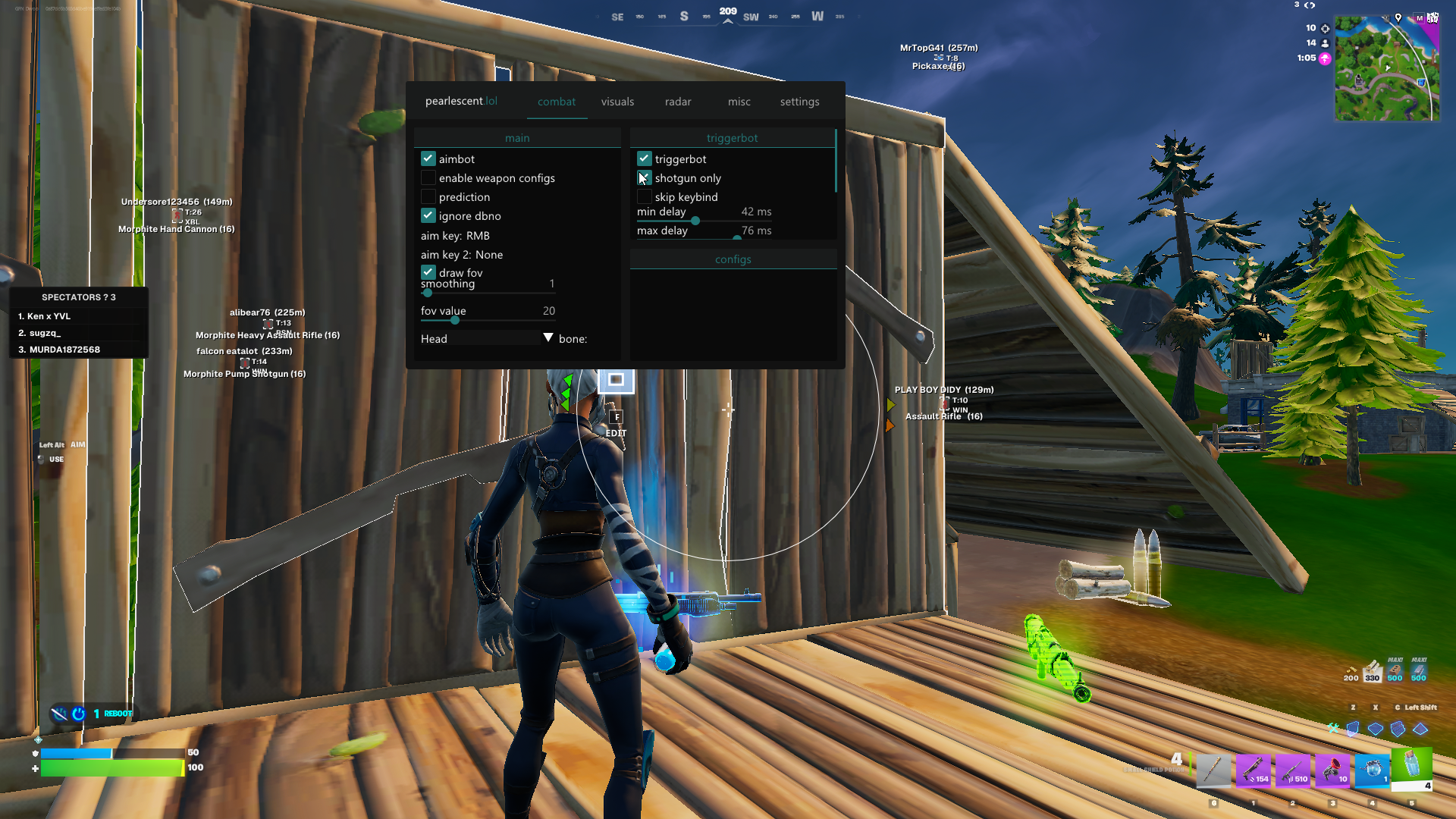Select the green shield potion in slot 5

(x=1411, y=768)
